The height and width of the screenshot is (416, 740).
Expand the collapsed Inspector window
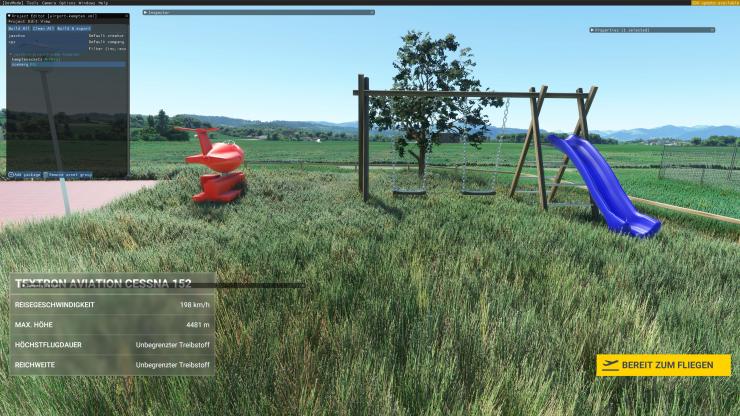(x=146, y=12)
